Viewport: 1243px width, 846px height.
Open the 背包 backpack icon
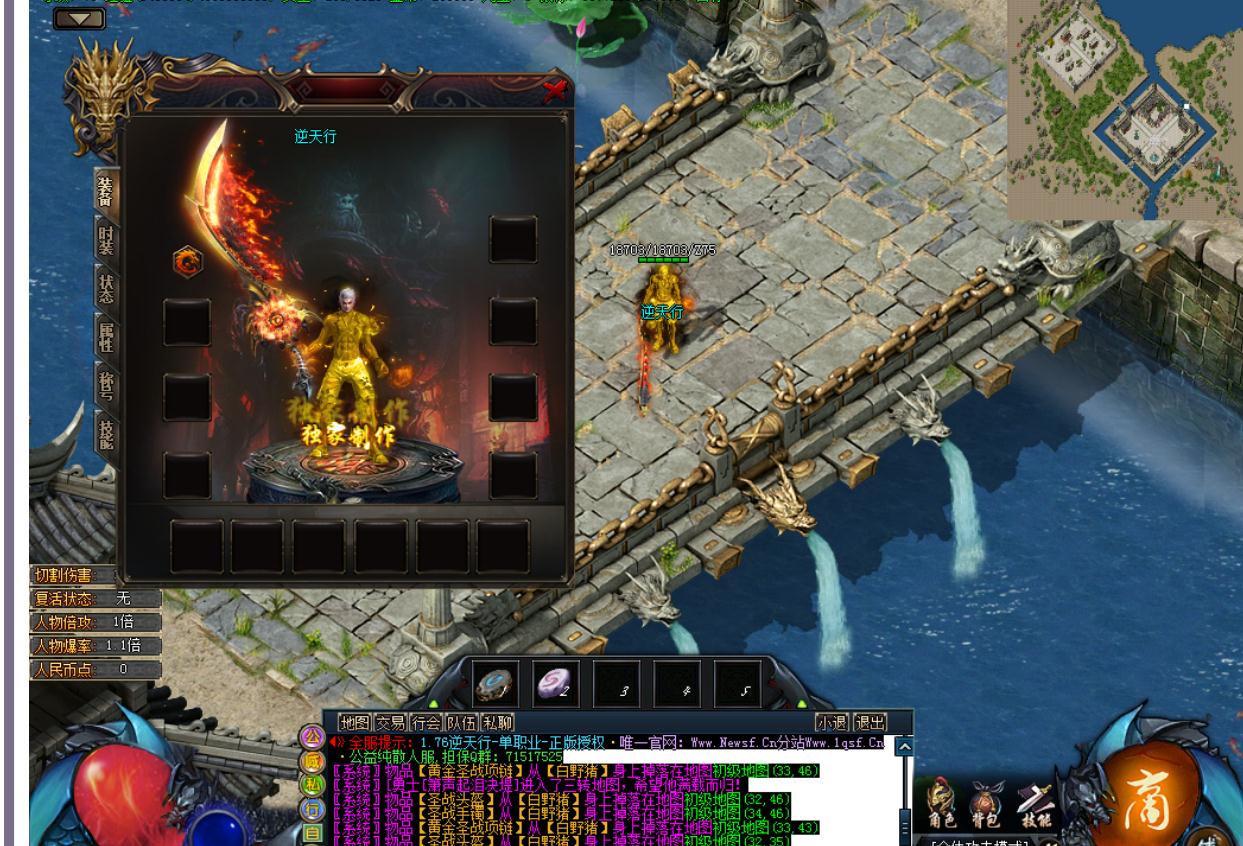point(986,806)
